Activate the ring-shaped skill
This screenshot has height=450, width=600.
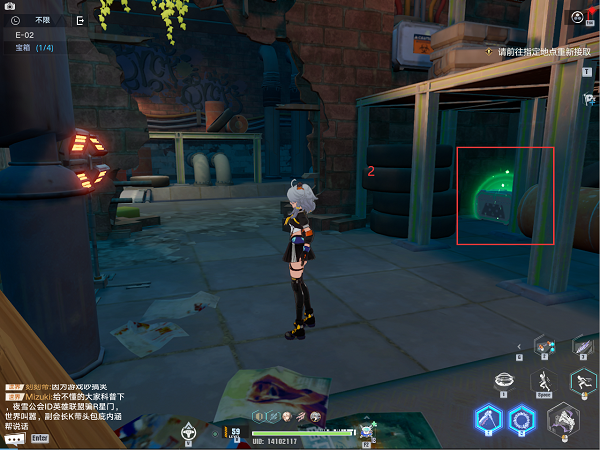coord(520,417)
